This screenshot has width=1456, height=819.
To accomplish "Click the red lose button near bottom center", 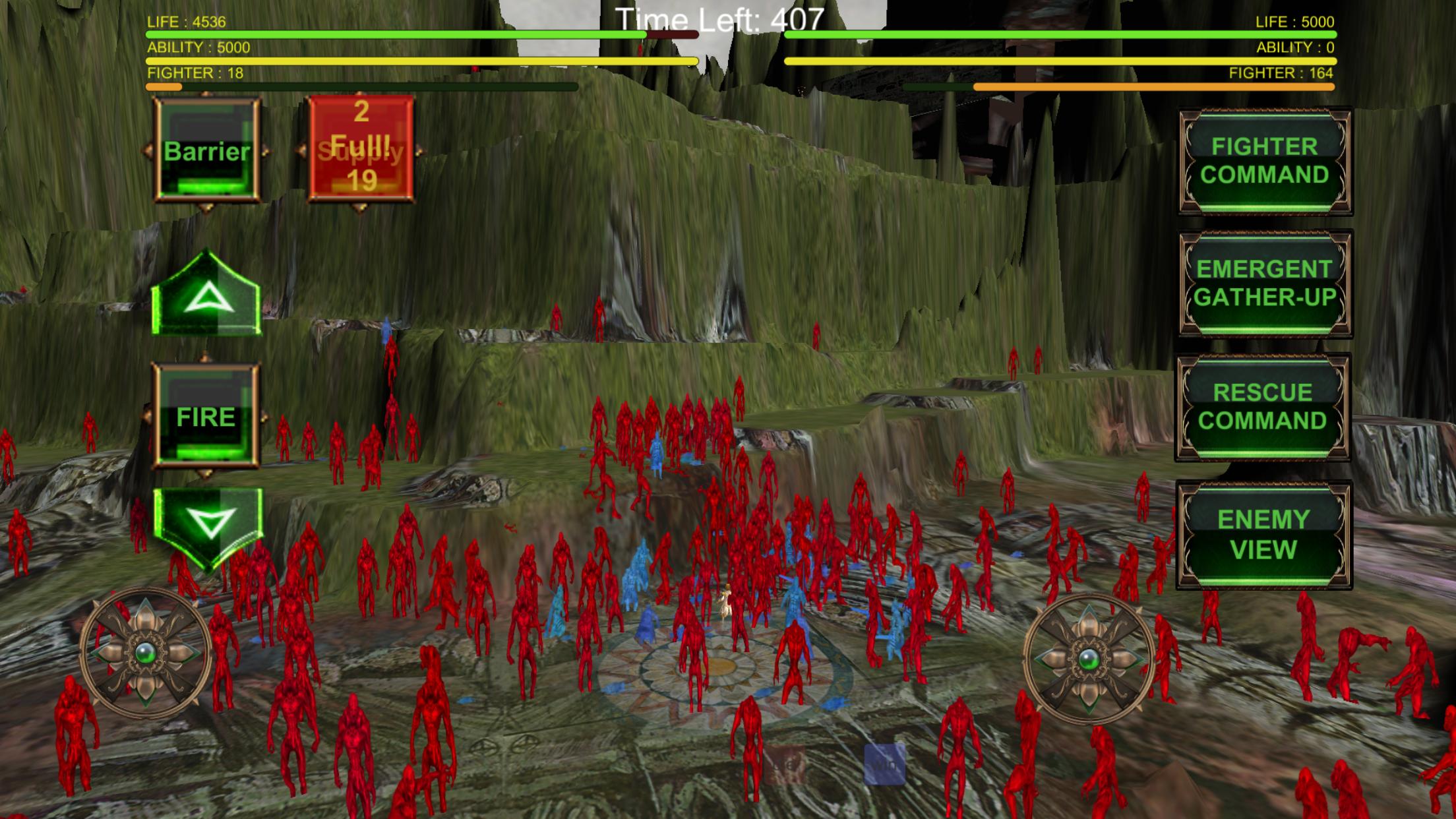I will [x=785, y=765].
